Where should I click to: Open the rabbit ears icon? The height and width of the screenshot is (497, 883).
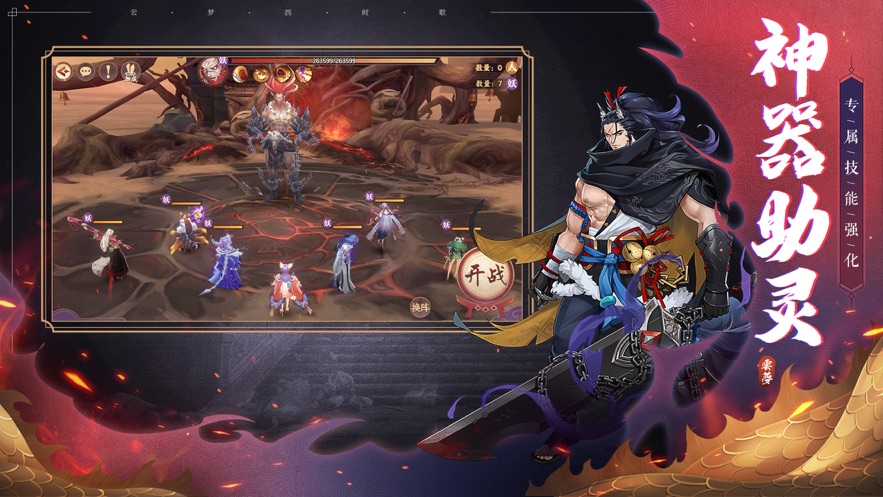coord(130,71)
